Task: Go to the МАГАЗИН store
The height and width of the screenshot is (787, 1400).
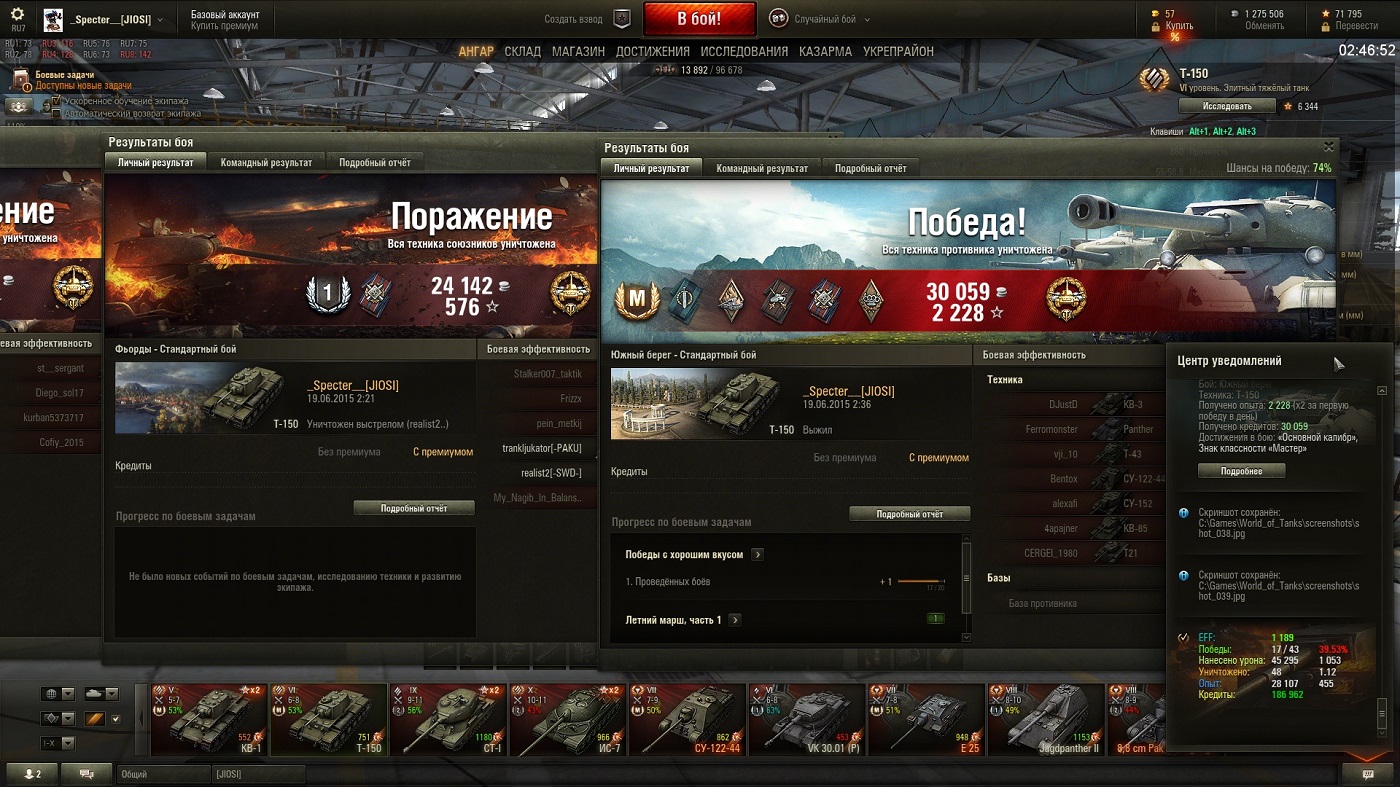Action: click(x=578, y=51)
